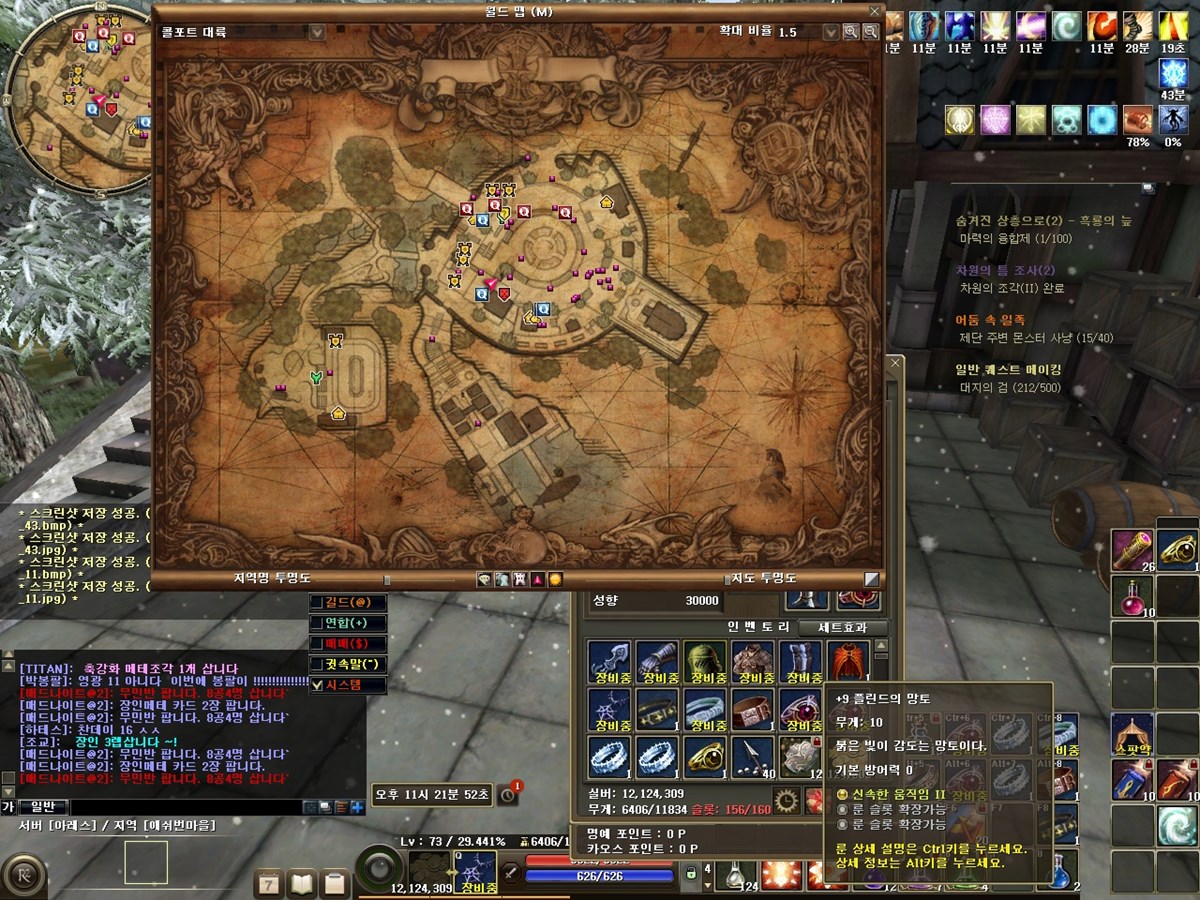1200x900 pixels.
Task: Click the map zoom-in magnifier button
Action: coord(851,32)
